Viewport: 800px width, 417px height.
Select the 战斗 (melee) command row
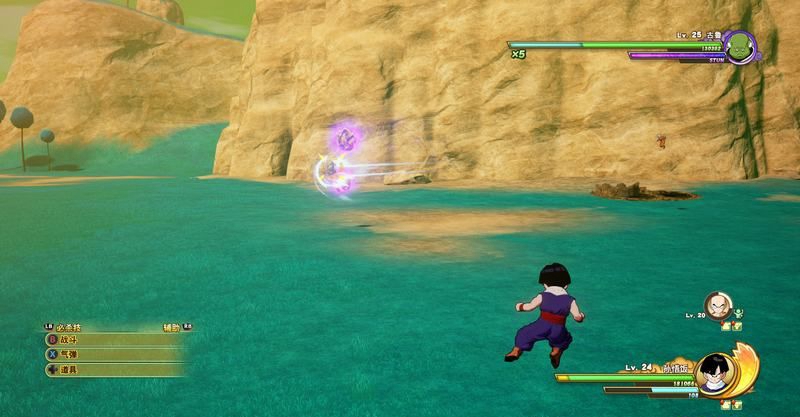click(x=110, y=340)
